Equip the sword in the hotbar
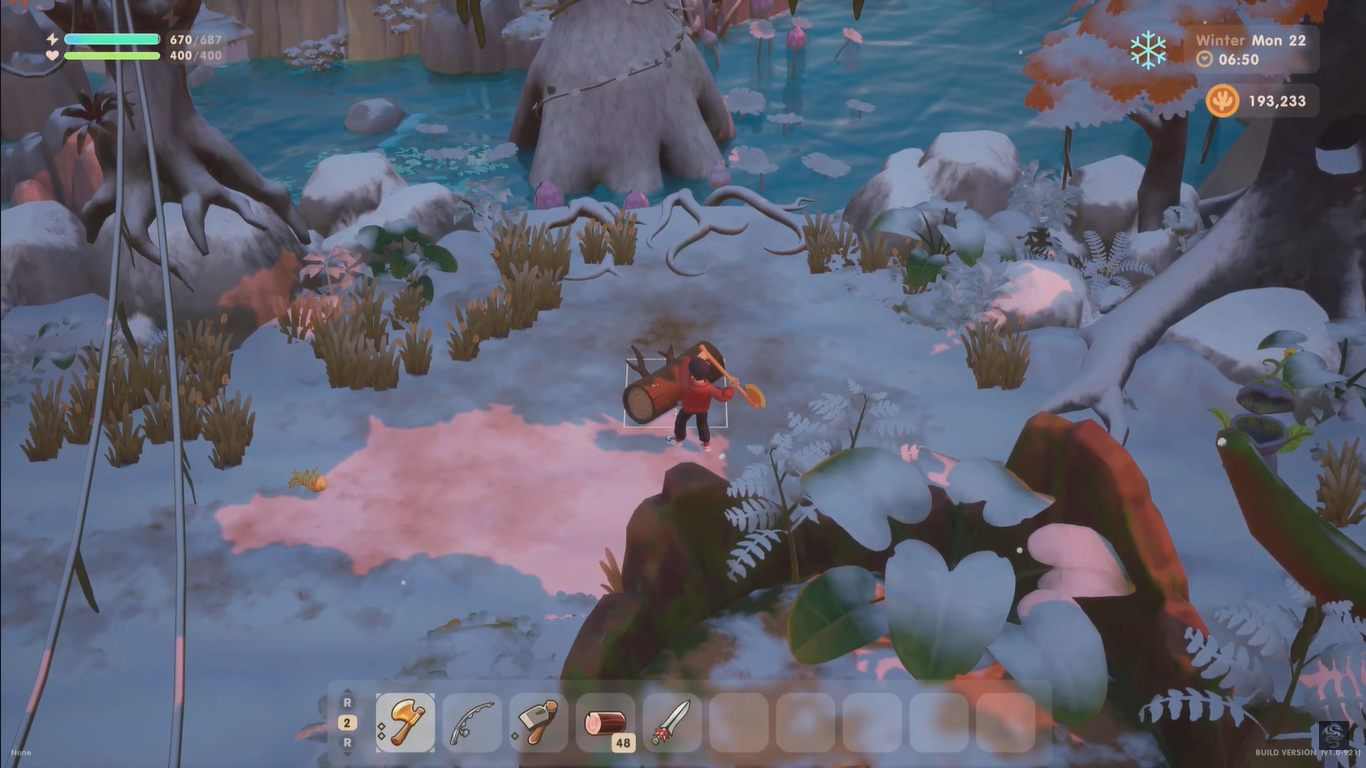The image size is (1366, 768). click(672, 722)
